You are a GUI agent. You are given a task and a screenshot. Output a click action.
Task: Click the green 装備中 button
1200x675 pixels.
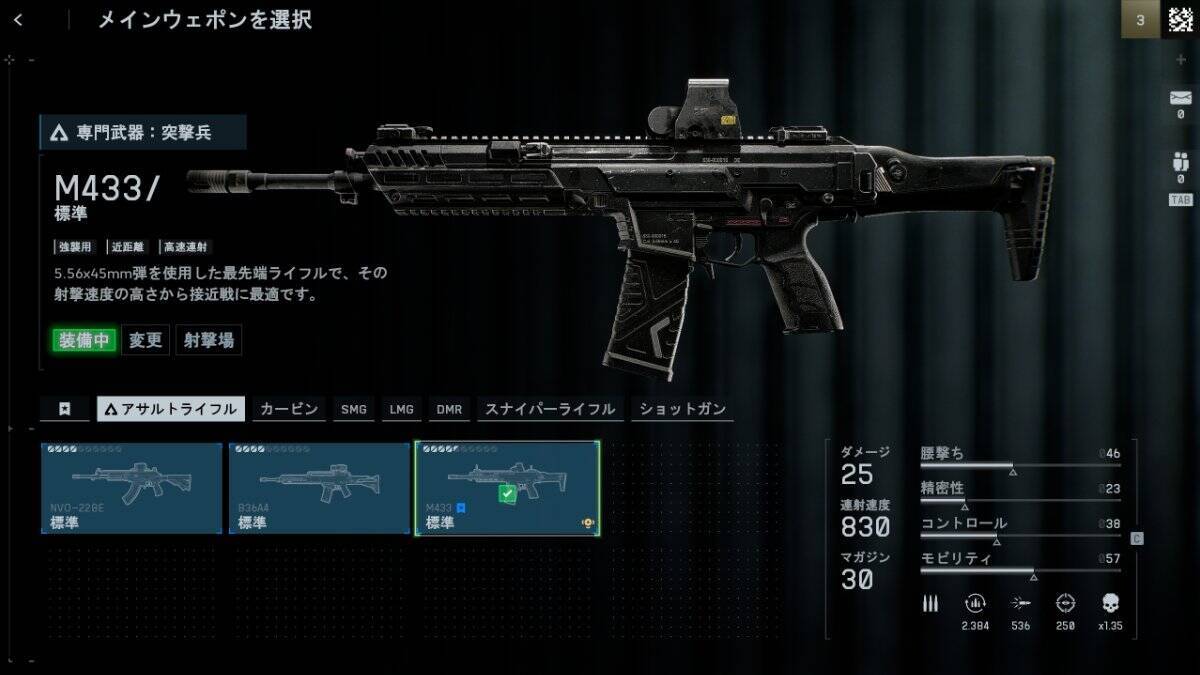click(x=83, y=340)
